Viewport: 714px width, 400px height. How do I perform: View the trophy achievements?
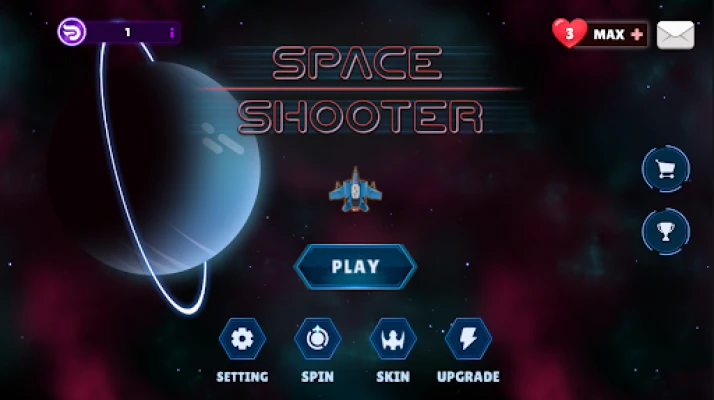point(665,231)
